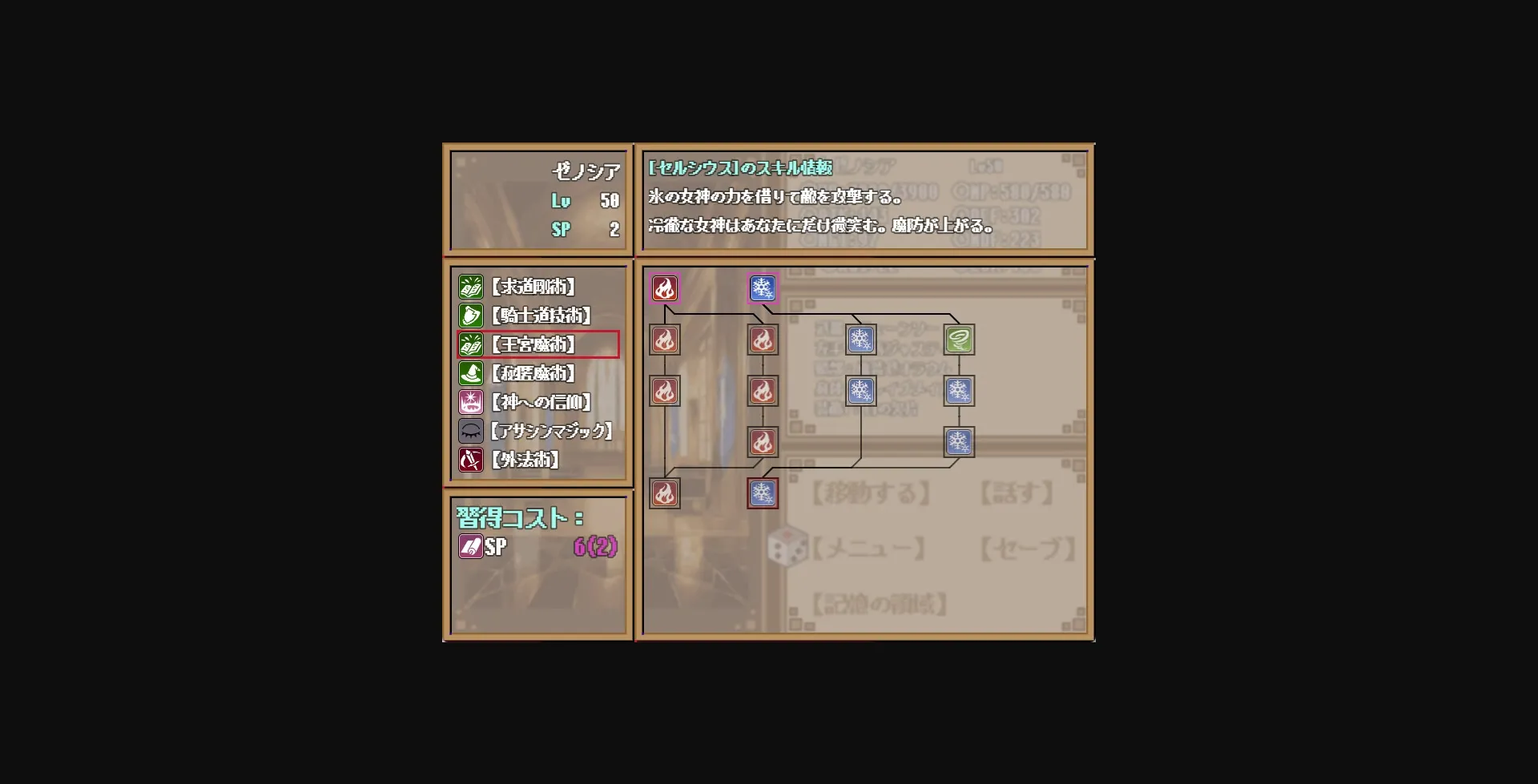Click the closed-eye icon beside アサシンマジック
This screenshot has width=1538, height=784.
click(x=471, y=431)
